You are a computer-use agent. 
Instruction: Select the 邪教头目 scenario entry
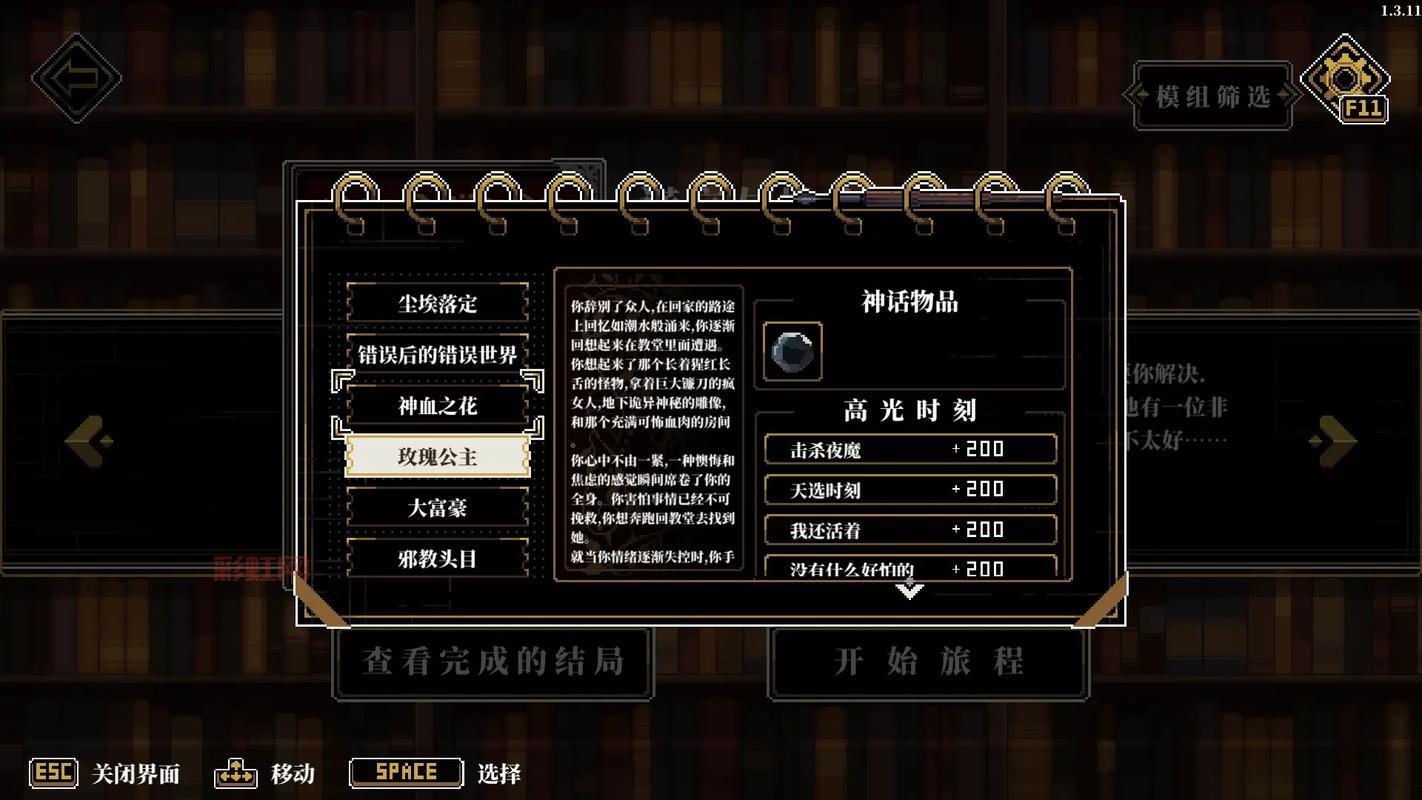tap(436, 558)
